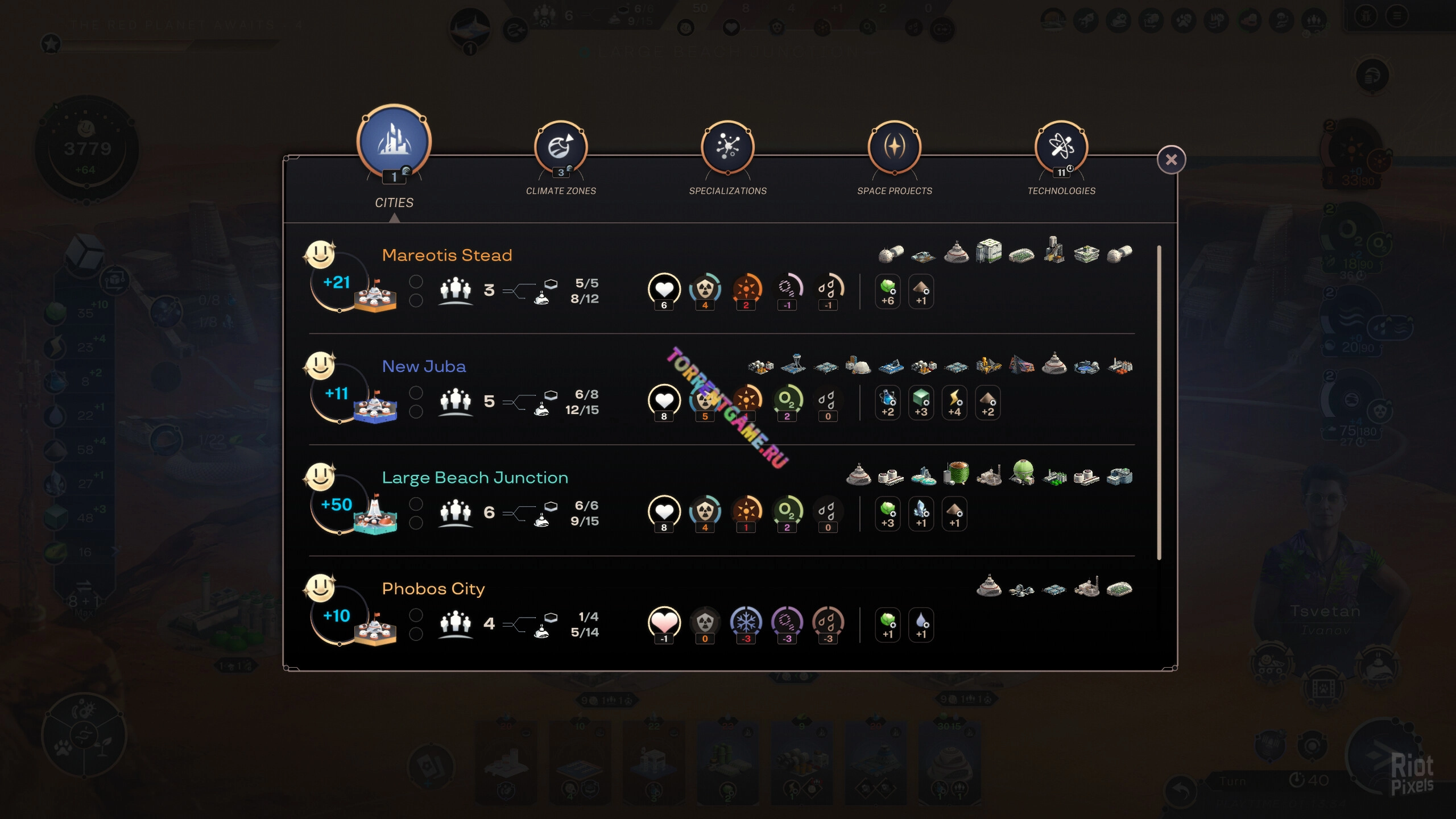Click New Juba's oxygen O2 icon
This screenshot has height=819, width=1456.
click(x=787, y=400)
